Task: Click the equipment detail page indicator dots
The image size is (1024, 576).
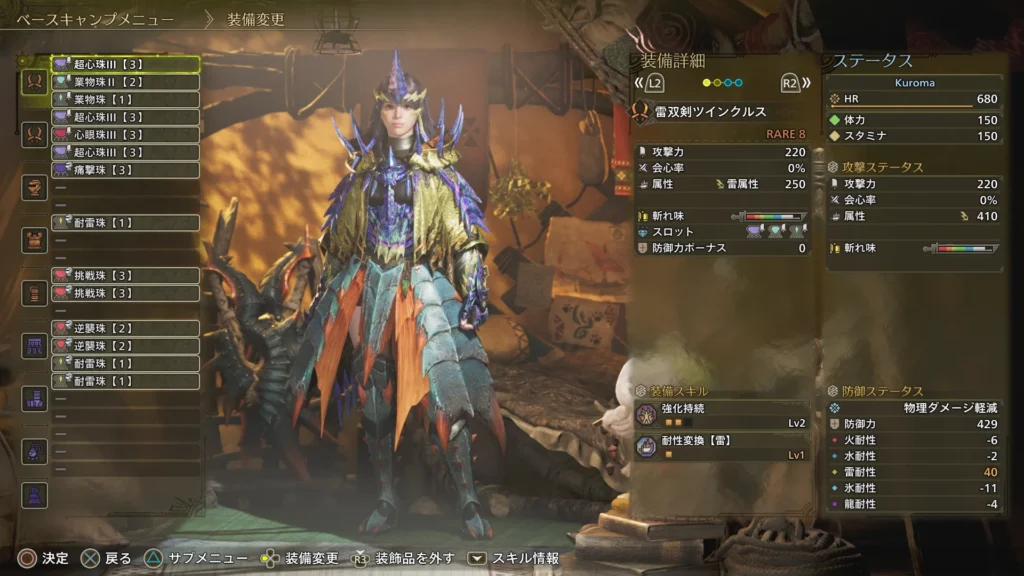Action: point(722,83)
